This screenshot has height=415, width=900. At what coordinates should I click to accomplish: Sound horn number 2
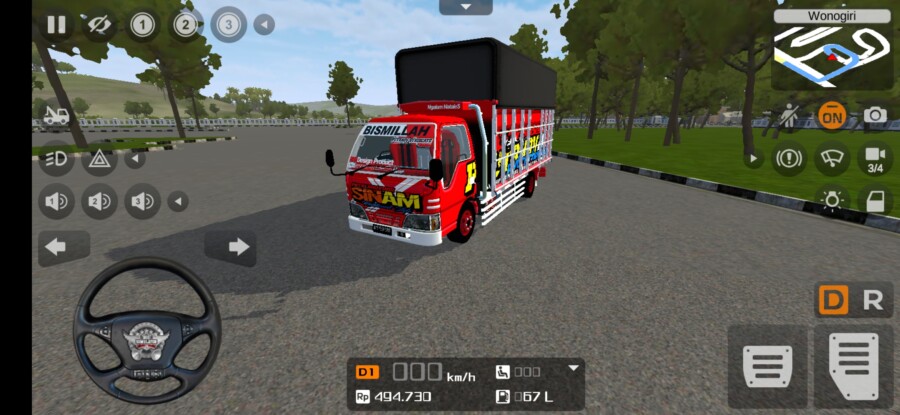99,202
